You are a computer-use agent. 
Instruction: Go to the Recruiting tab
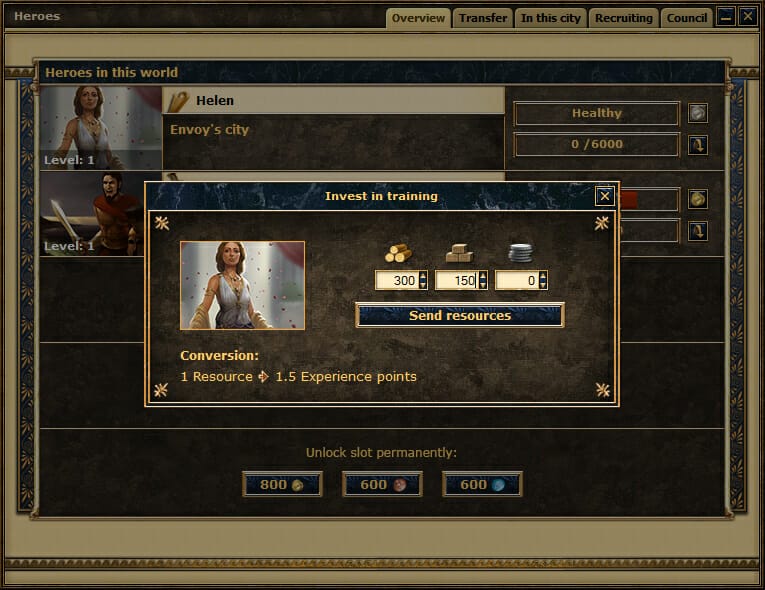coord(623,18)
